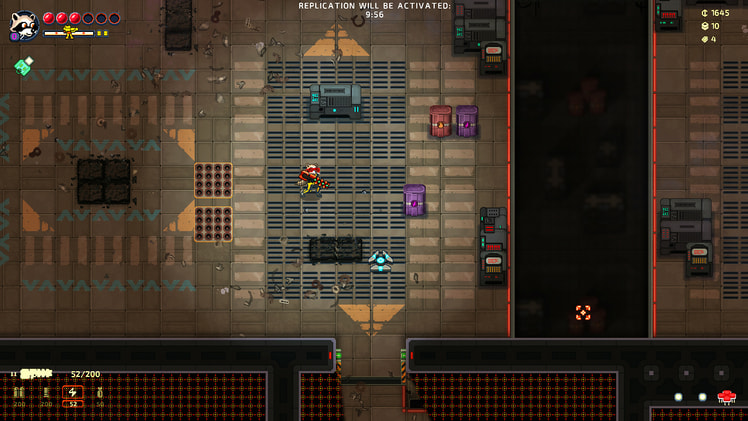Click the green item icon under portrait
Image resolution: width=748 pixels, height=421 pixels.
coord(23,67)
